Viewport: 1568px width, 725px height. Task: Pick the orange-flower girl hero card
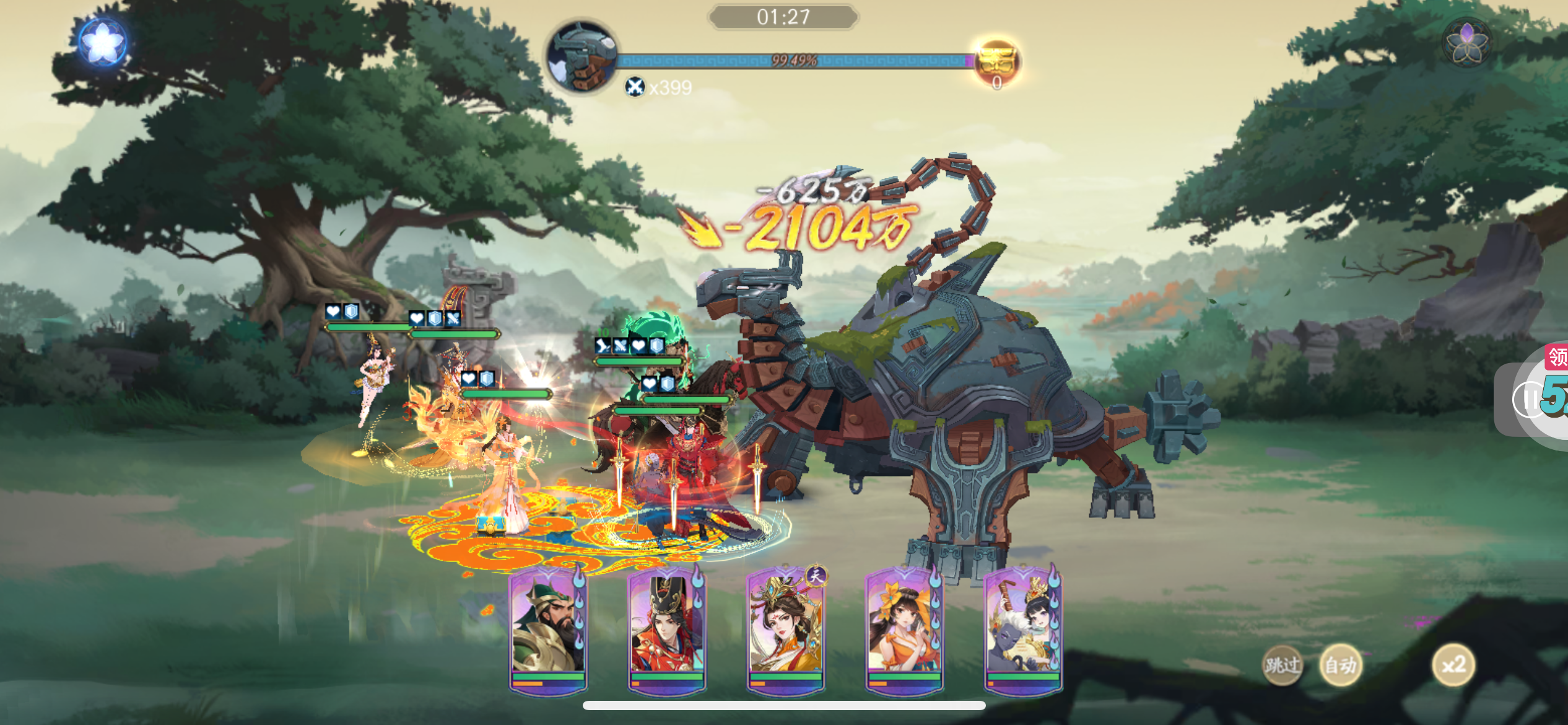pyautogui.click(x=904, y=629)
